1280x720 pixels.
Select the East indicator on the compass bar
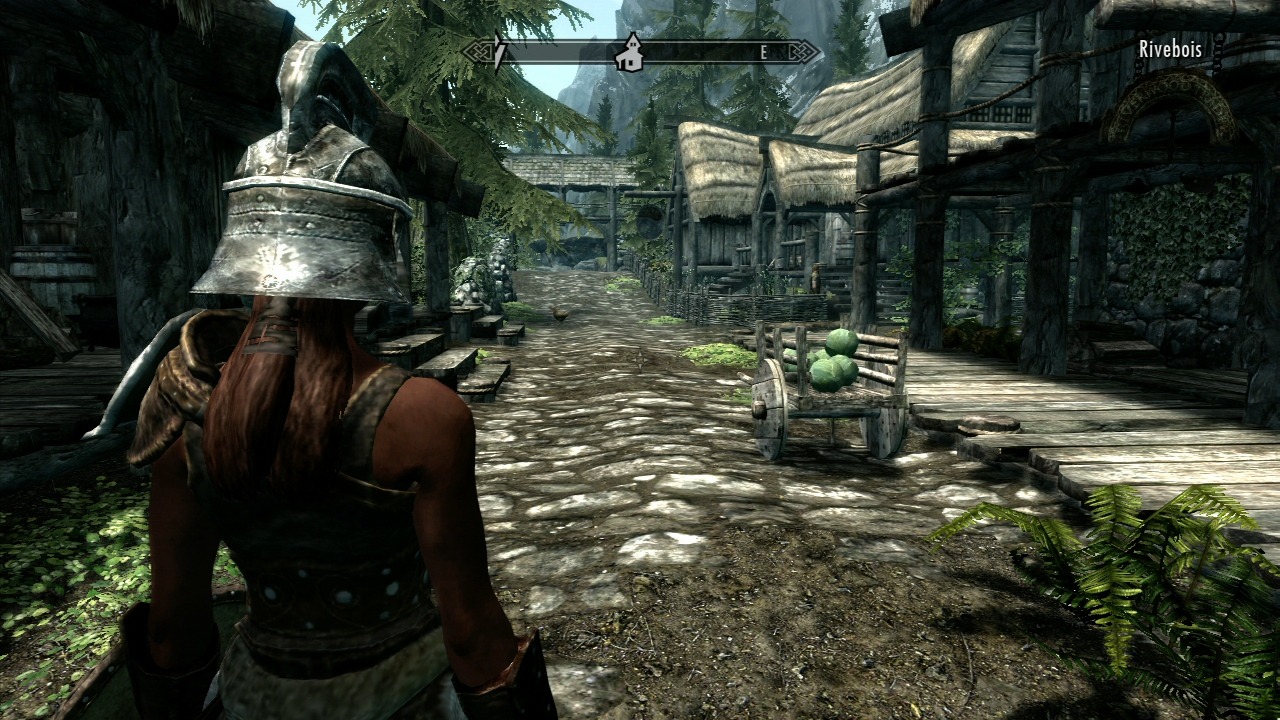[x=763, y=53]
